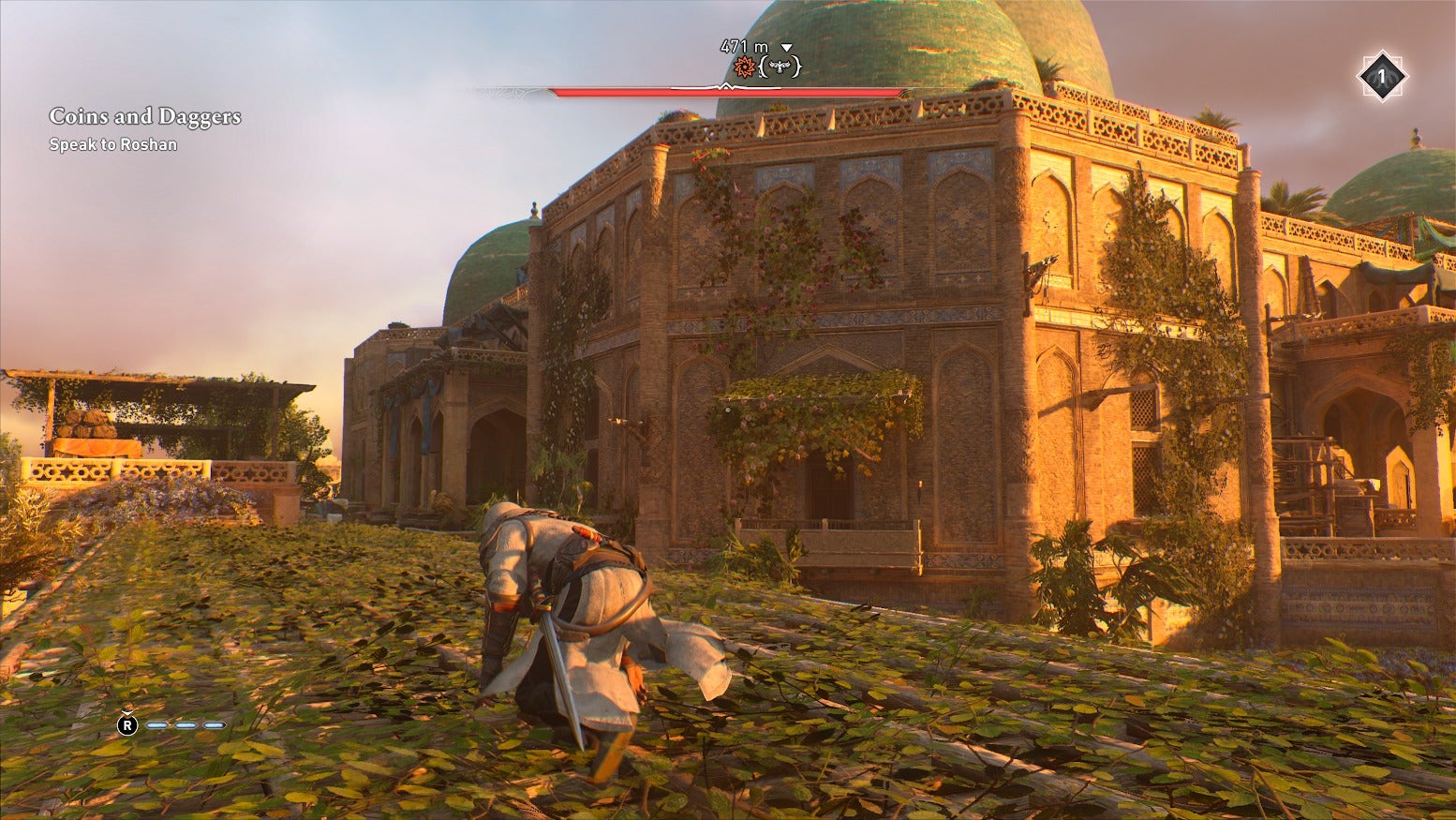Select the orange objective marker icon

pos(745,67)
